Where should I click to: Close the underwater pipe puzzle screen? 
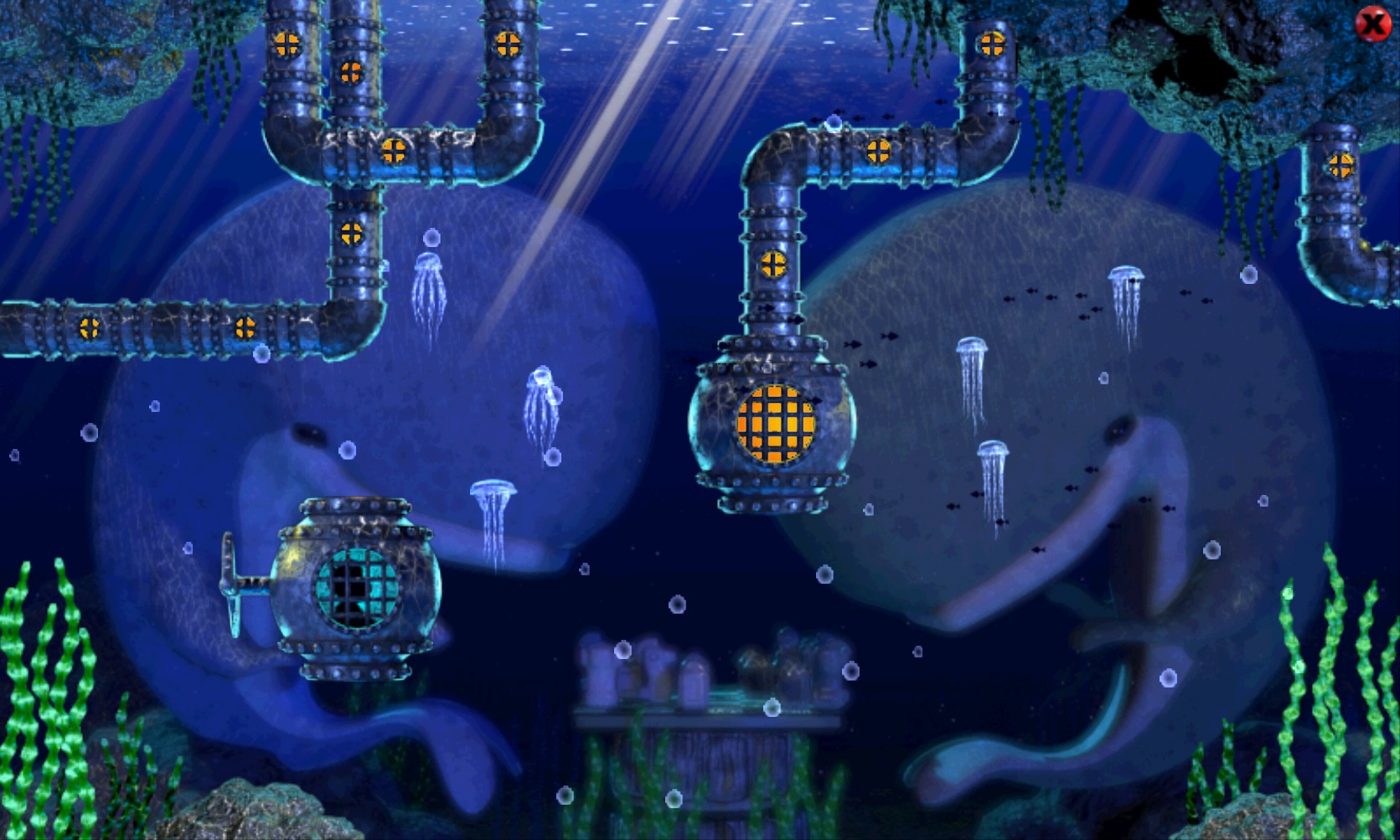pos(1372,24)
